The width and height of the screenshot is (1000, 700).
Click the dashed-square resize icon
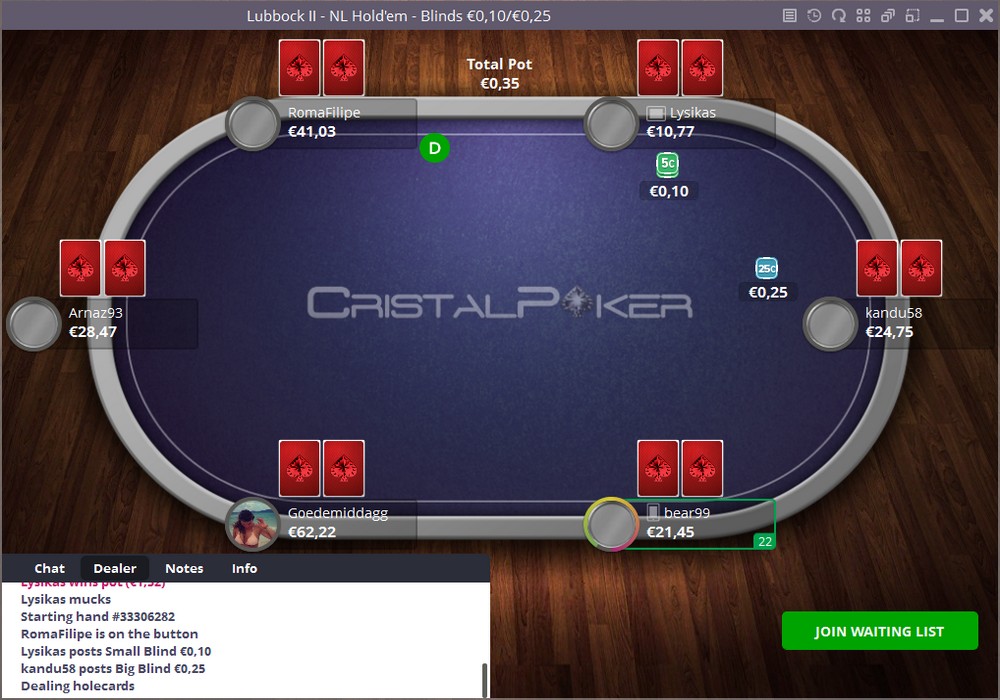click(911, 15)
